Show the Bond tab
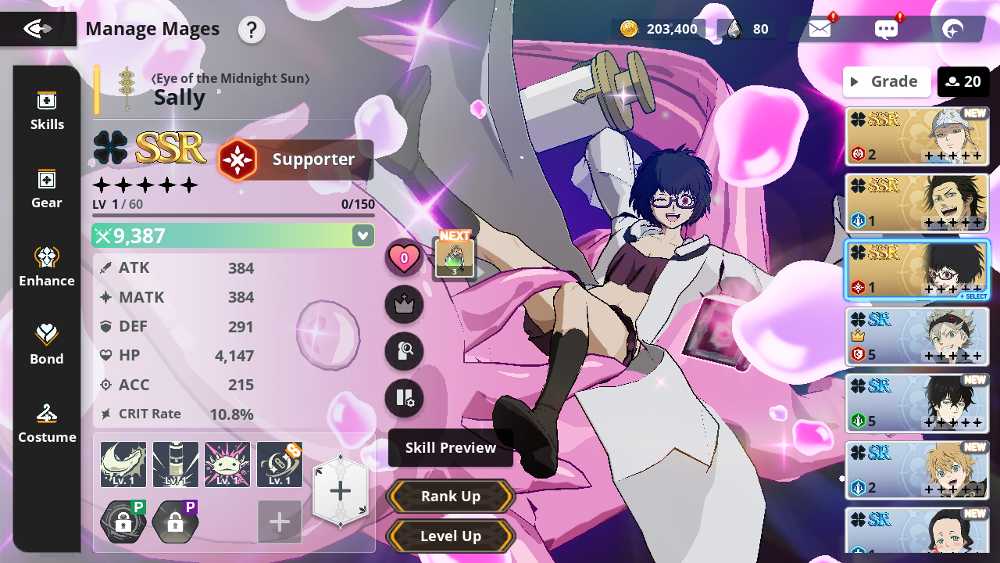The width and height of the screenshot is (1000, 563). tap(46, 344)
